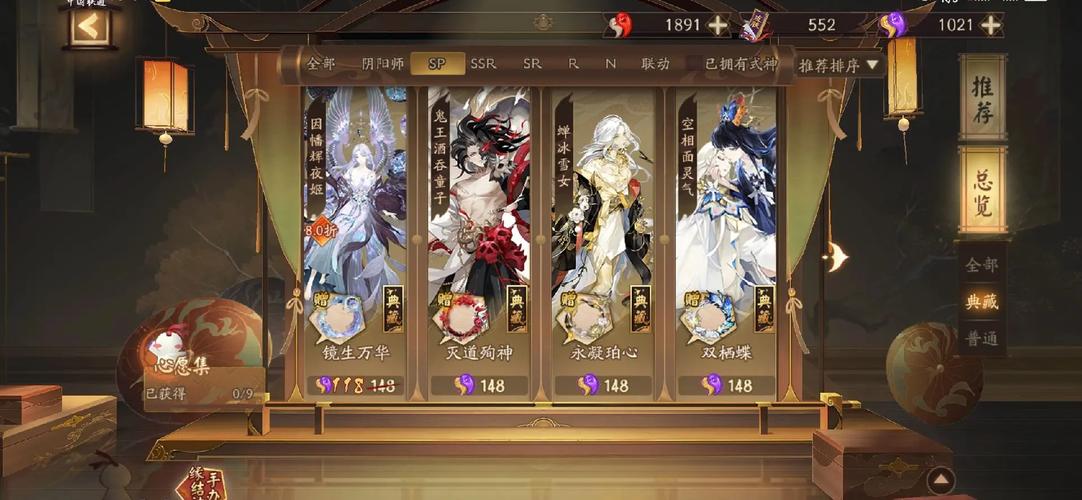Switch to the SSR tab

(483, 64)
